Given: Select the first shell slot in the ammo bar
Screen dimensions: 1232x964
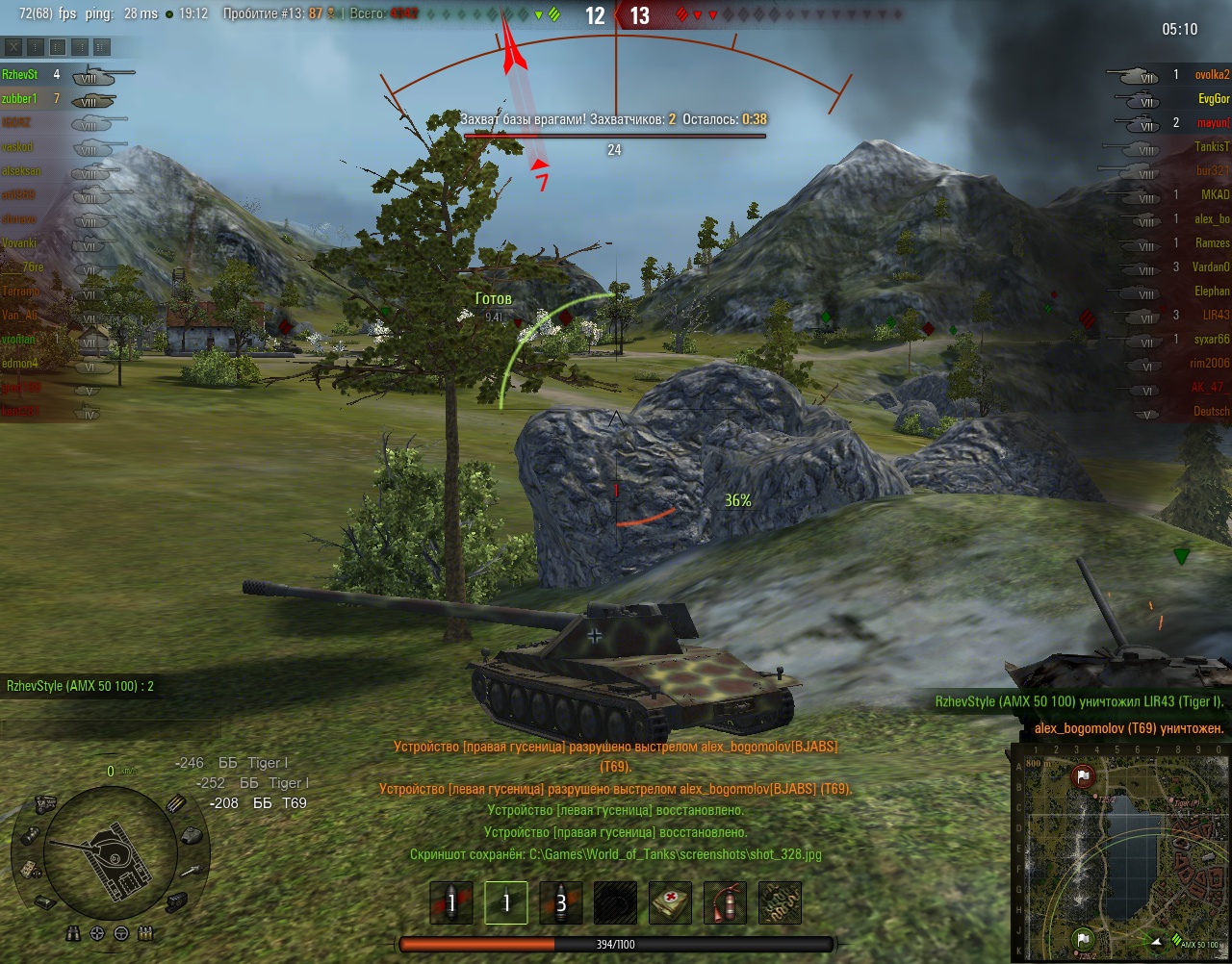Looking at the screenshot, I should pos(451,903).
